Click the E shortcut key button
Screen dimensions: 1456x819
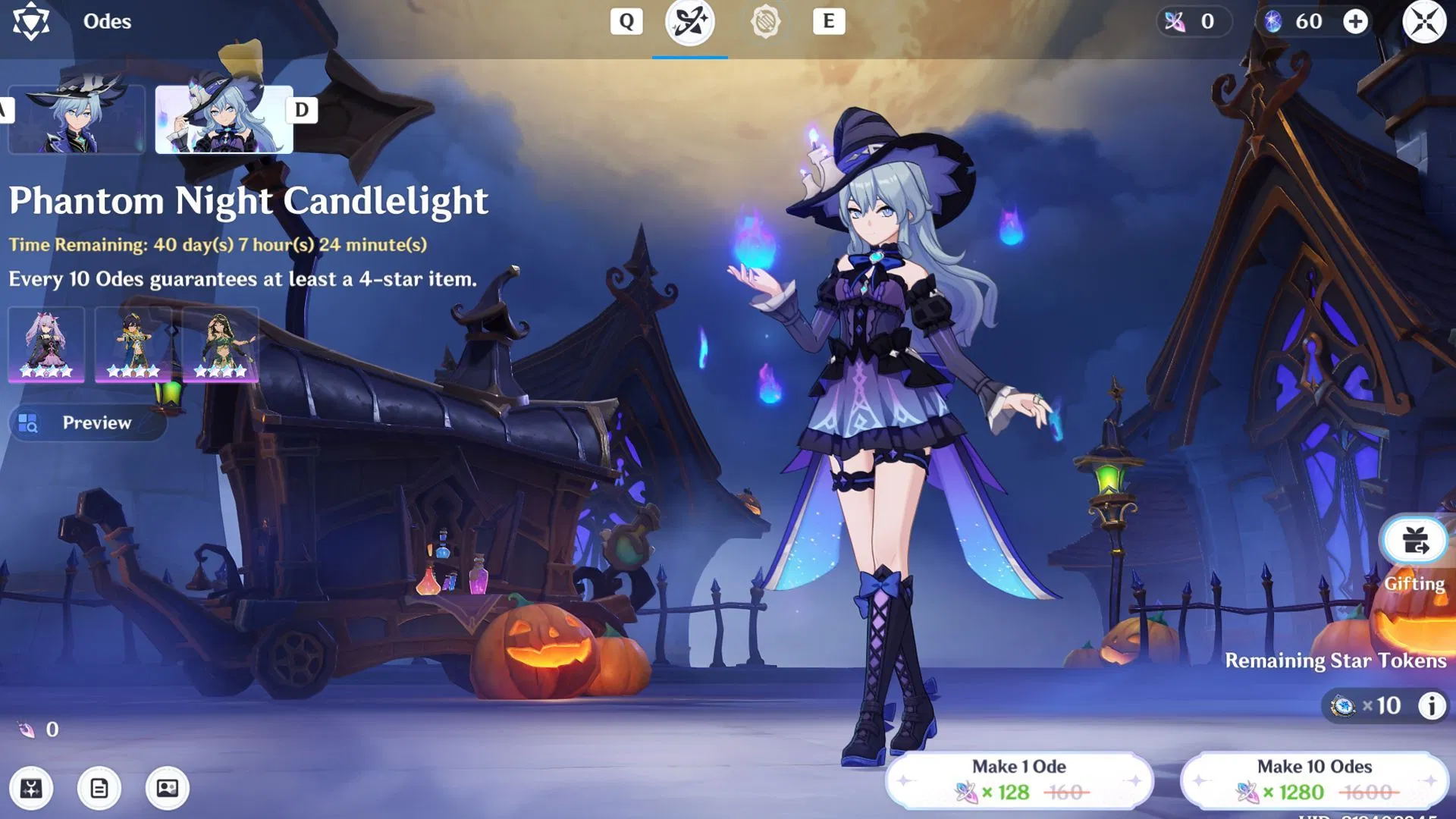[829, 21]
